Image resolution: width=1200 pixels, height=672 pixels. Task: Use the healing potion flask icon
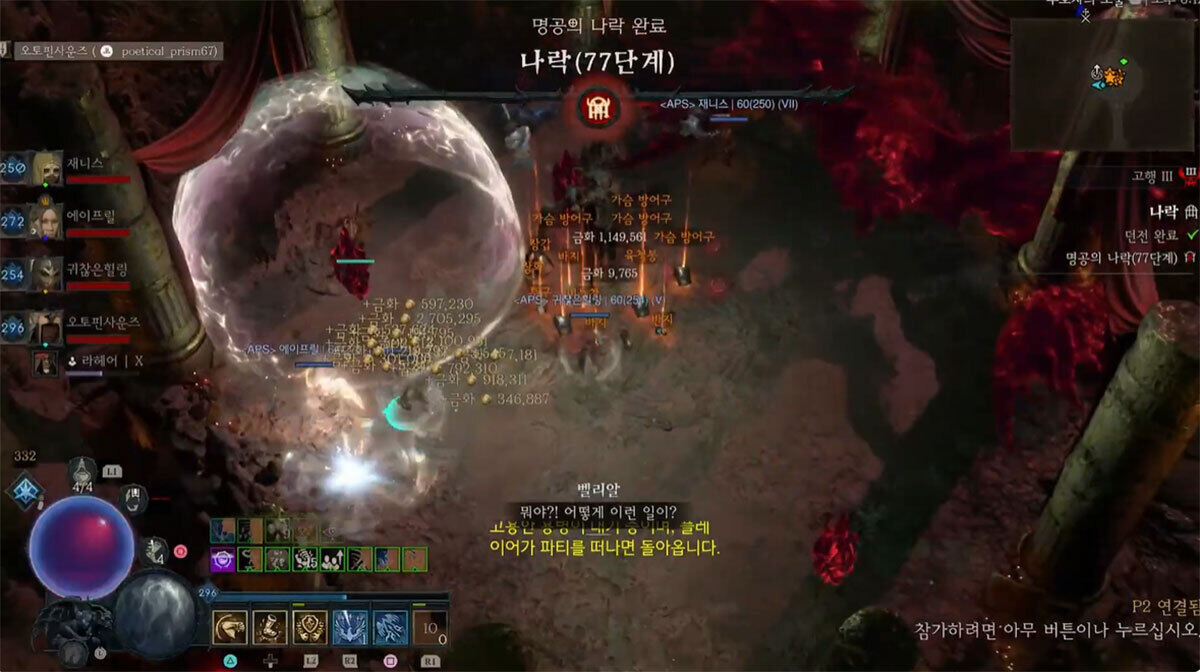83,473
